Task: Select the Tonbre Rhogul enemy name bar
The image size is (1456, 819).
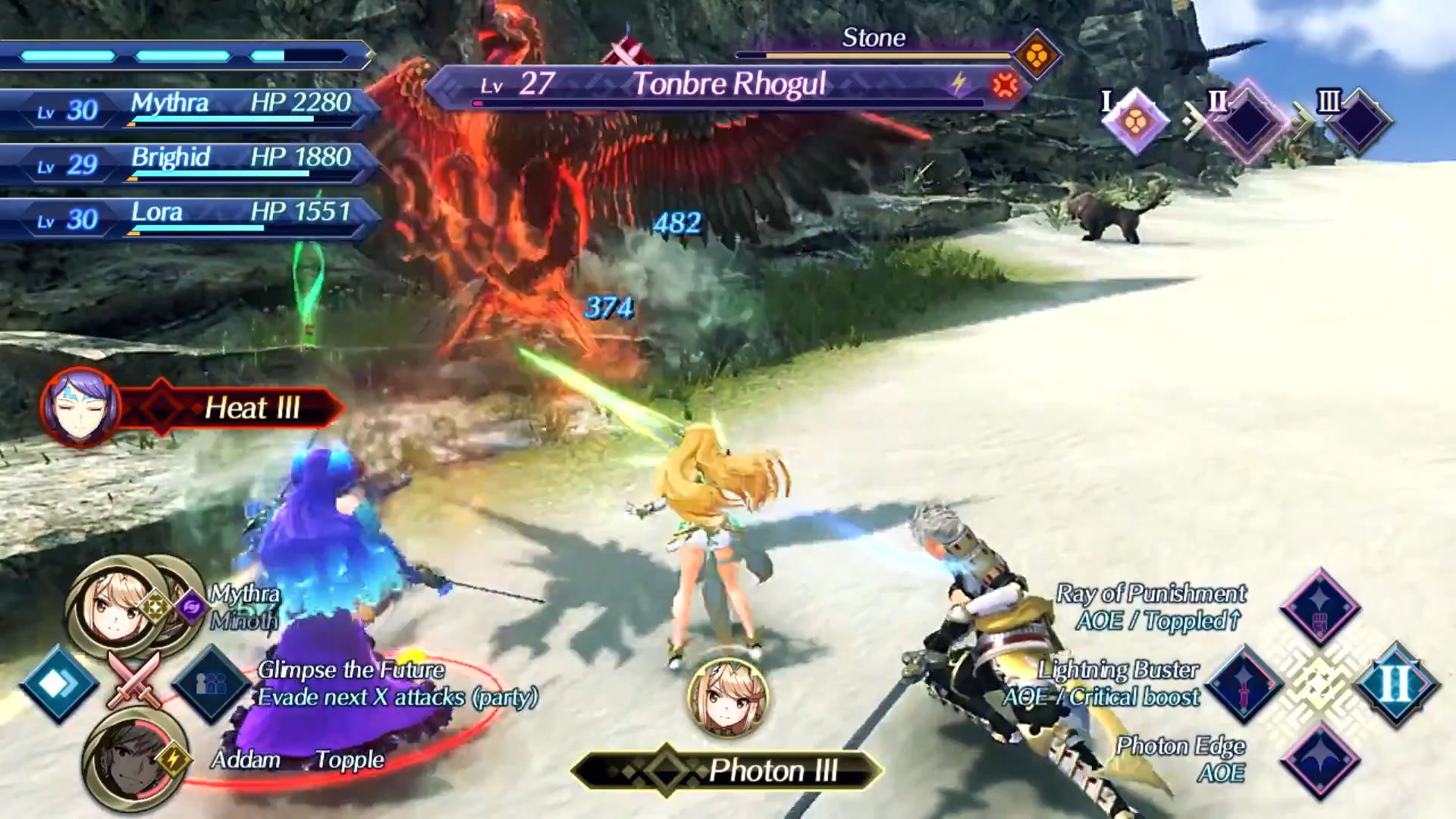Action: point(728,85)
